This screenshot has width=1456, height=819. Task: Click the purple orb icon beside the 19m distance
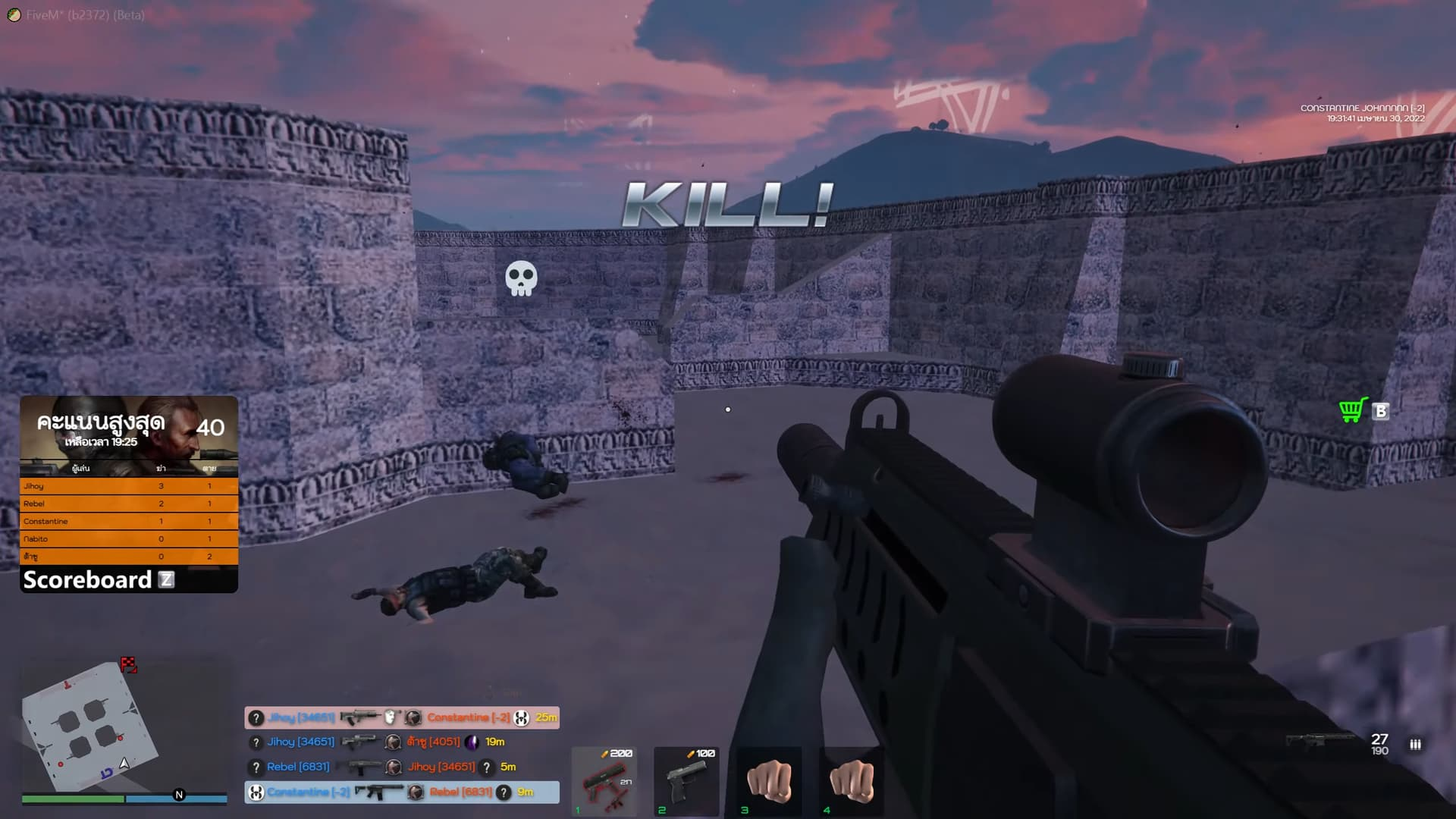pos(472,742)
